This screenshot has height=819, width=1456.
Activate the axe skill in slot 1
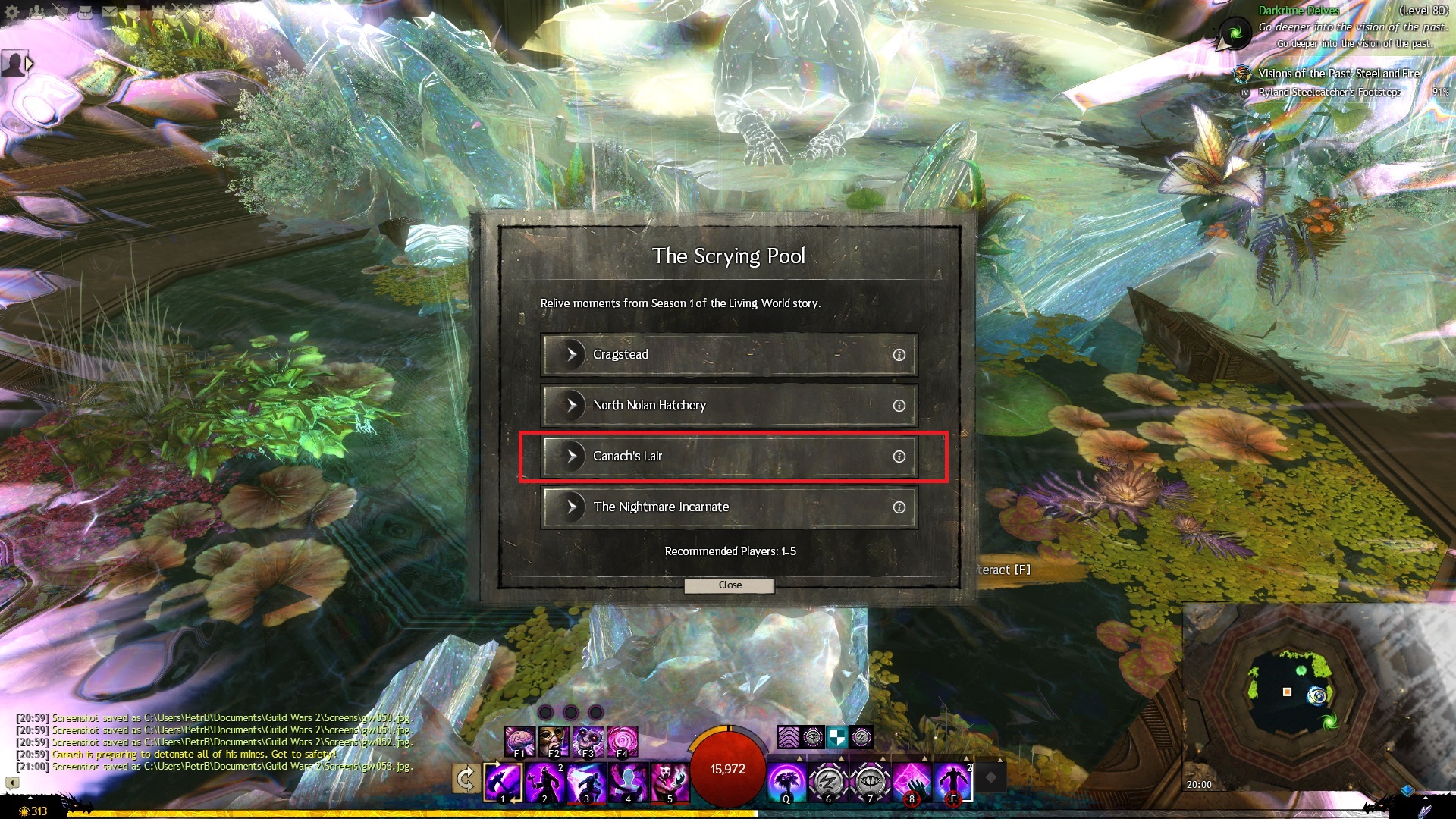[503, 782]
